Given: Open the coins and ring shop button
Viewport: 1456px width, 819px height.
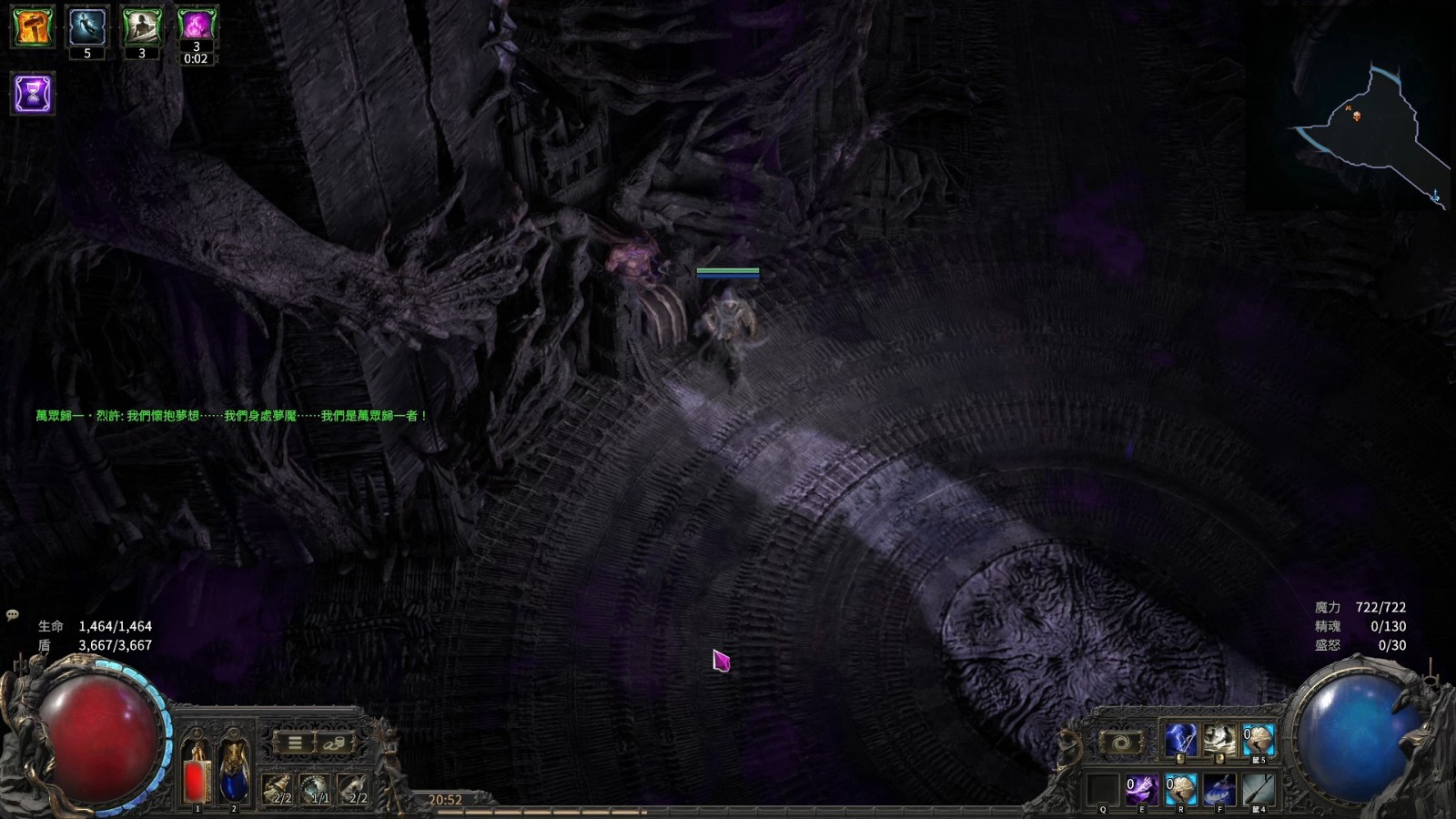Looking at the screenshot, I should [334, 743].
